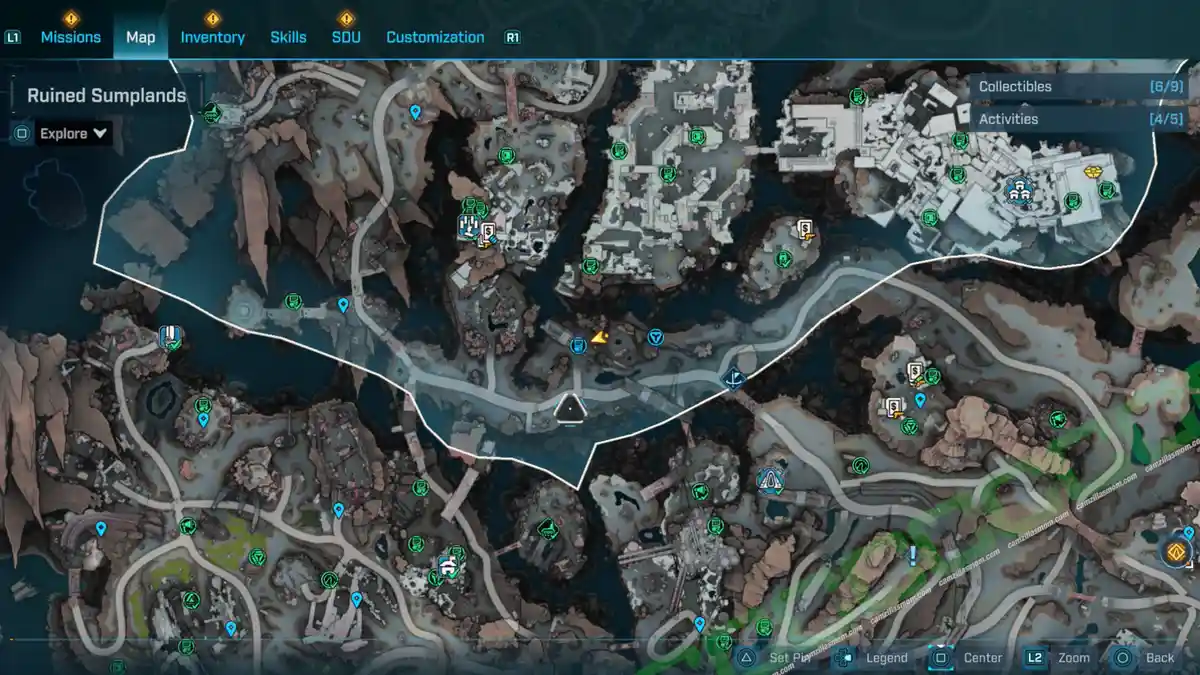The height and width of the screenshot is (675, 1200).
Task: Go to the Skills tab
Action: coord(288,37)
